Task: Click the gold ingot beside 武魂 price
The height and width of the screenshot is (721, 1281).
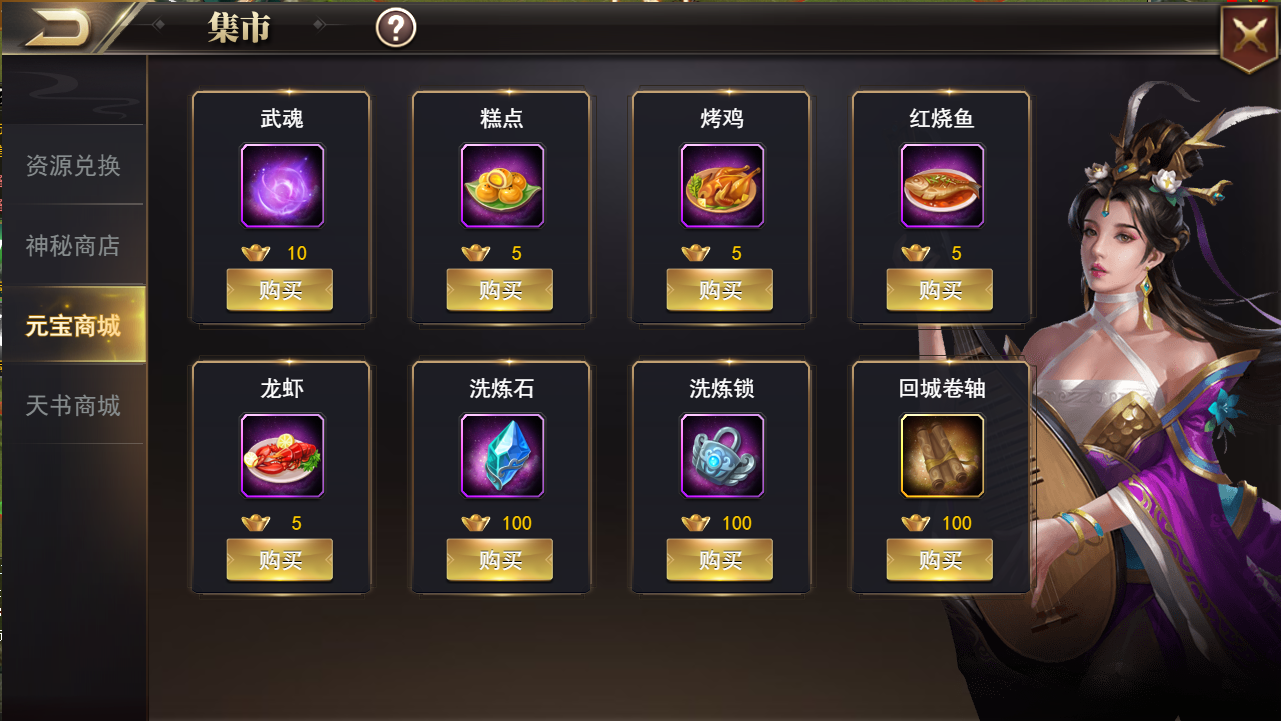Action: 257,253
